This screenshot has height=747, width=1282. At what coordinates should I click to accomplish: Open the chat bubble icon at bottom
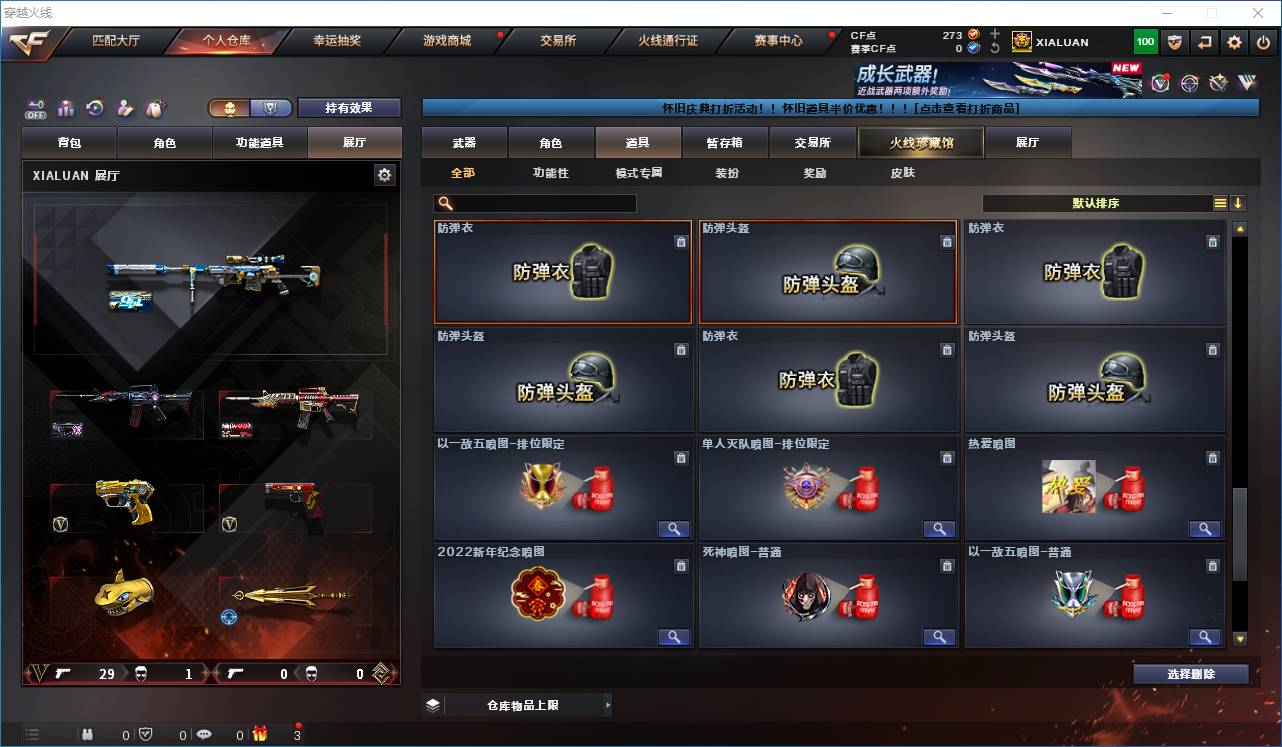tap(204, 733)
